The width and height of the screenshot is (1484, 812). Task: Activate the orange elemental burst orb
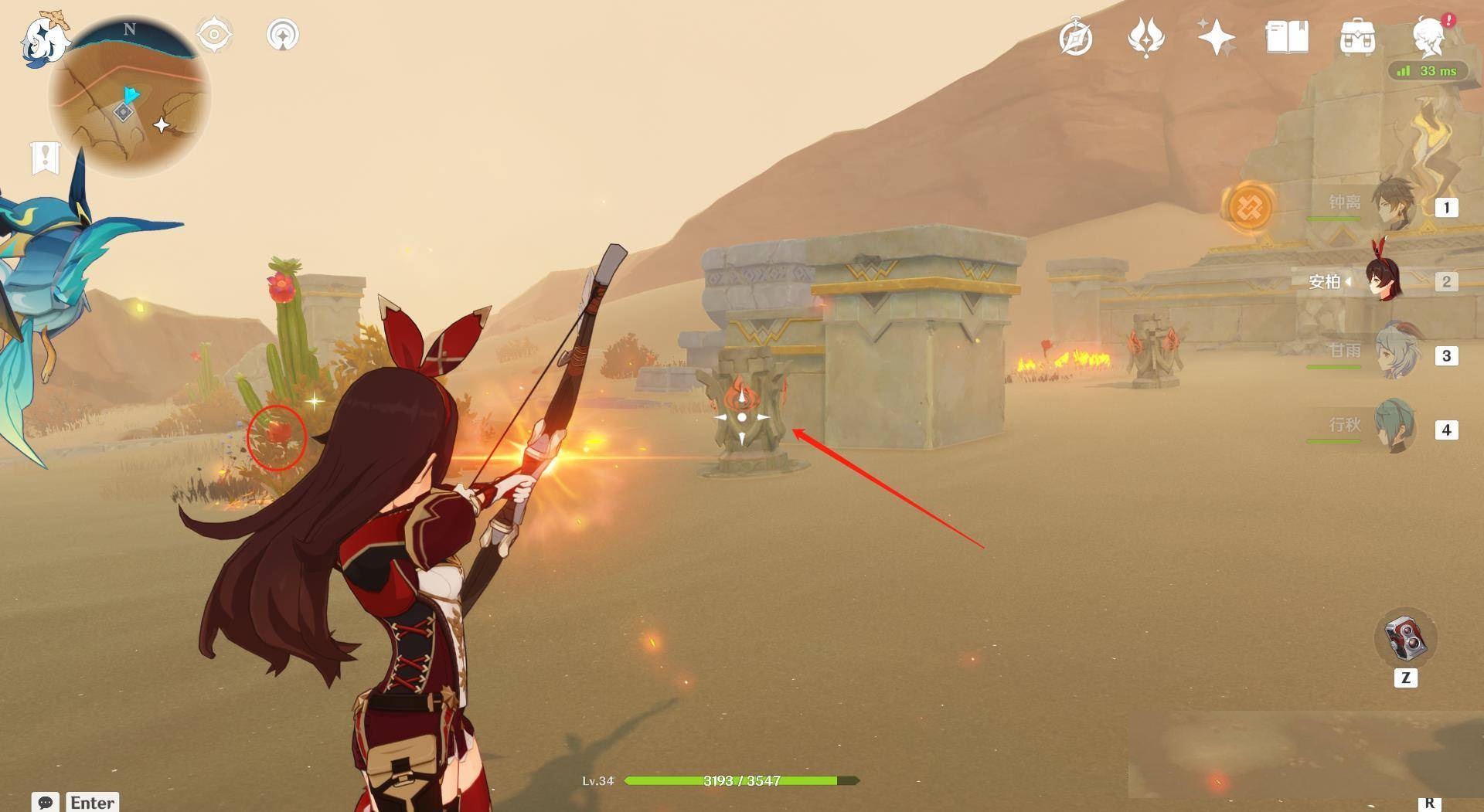1248,206
